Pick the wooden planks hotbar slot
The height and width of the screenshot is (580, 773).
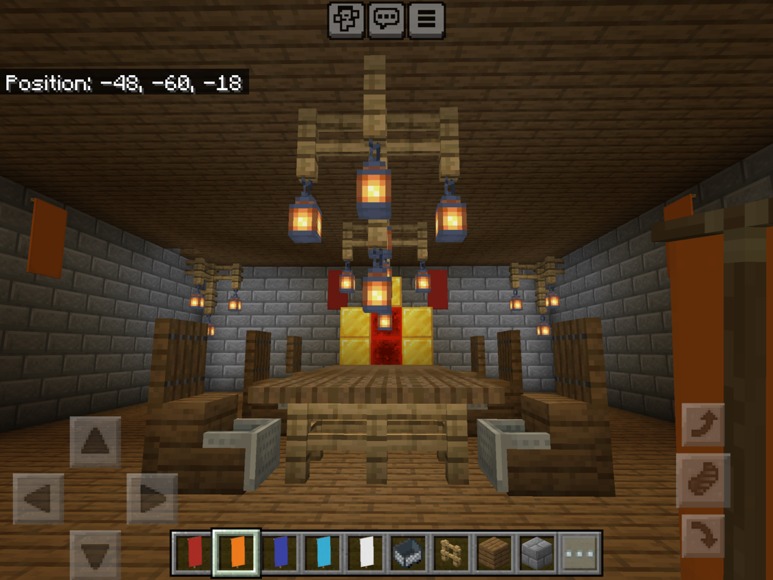494,551
